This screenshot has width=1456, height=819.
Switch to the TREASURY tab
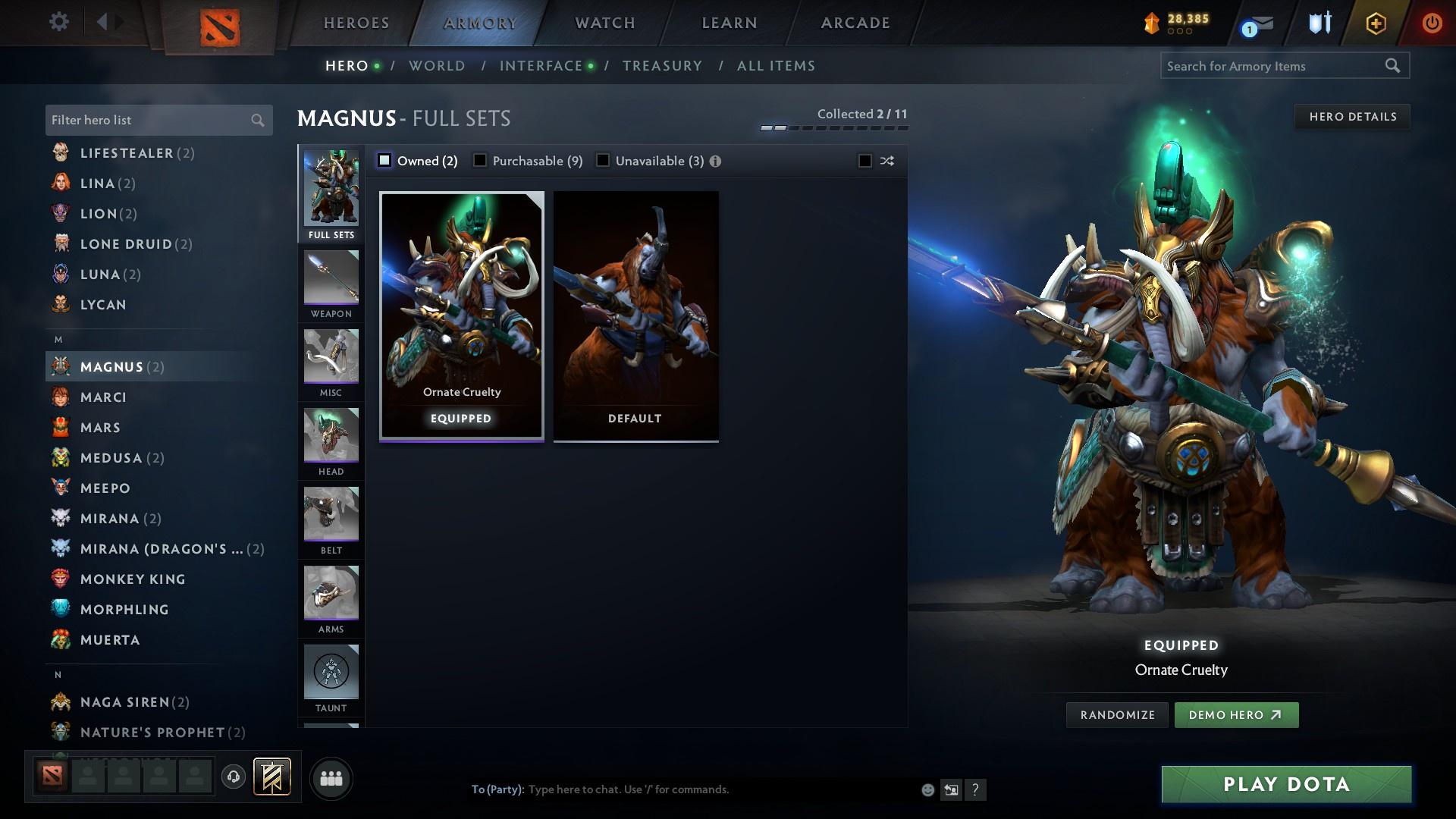[661, 66]
